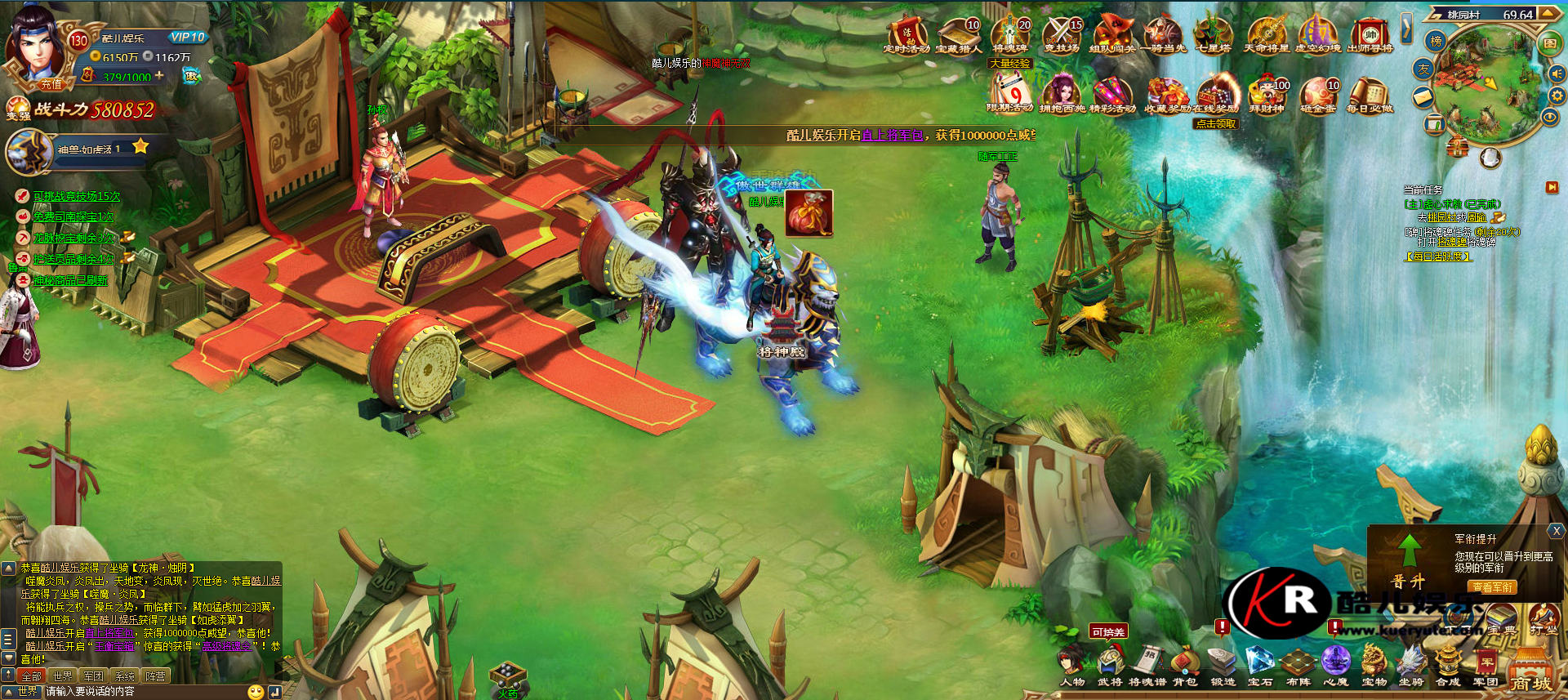Open the 拜财神 wealth god icon
1568x700 pixels.
(x=1267, y=94)
